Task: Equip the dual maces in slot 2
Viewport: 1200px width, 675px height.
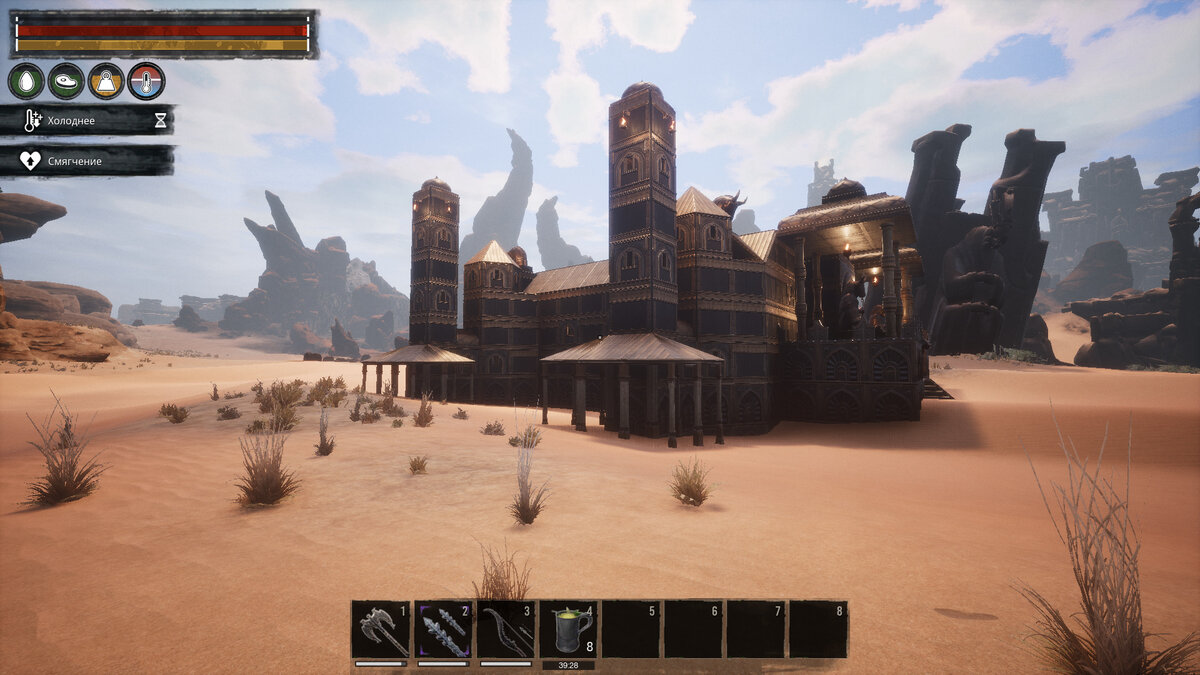Action: pyautogui.click(x=443, y=629)
